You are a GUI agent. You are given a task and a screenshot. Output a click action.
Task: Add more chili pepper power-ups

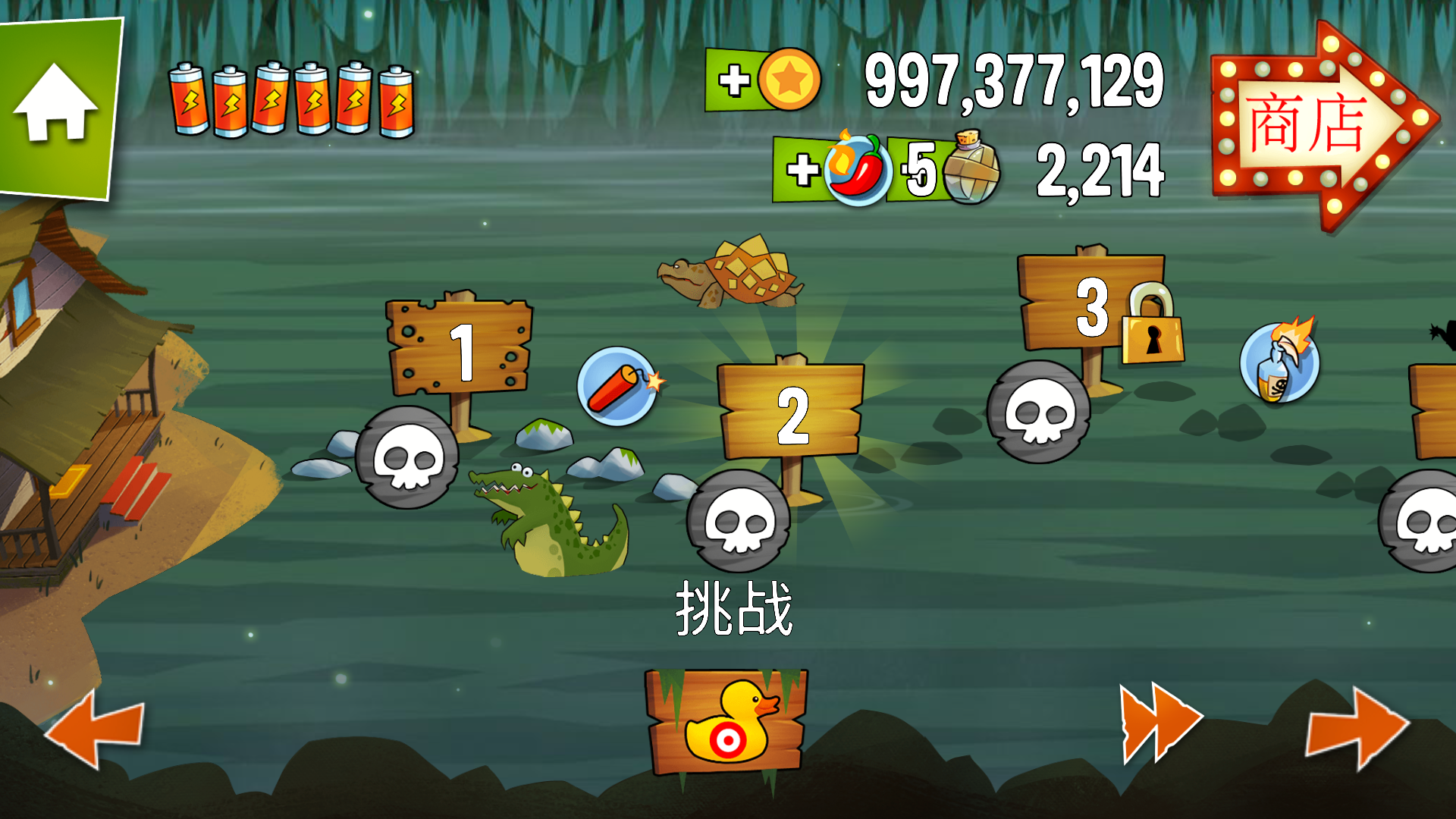(x=802, y=169)
